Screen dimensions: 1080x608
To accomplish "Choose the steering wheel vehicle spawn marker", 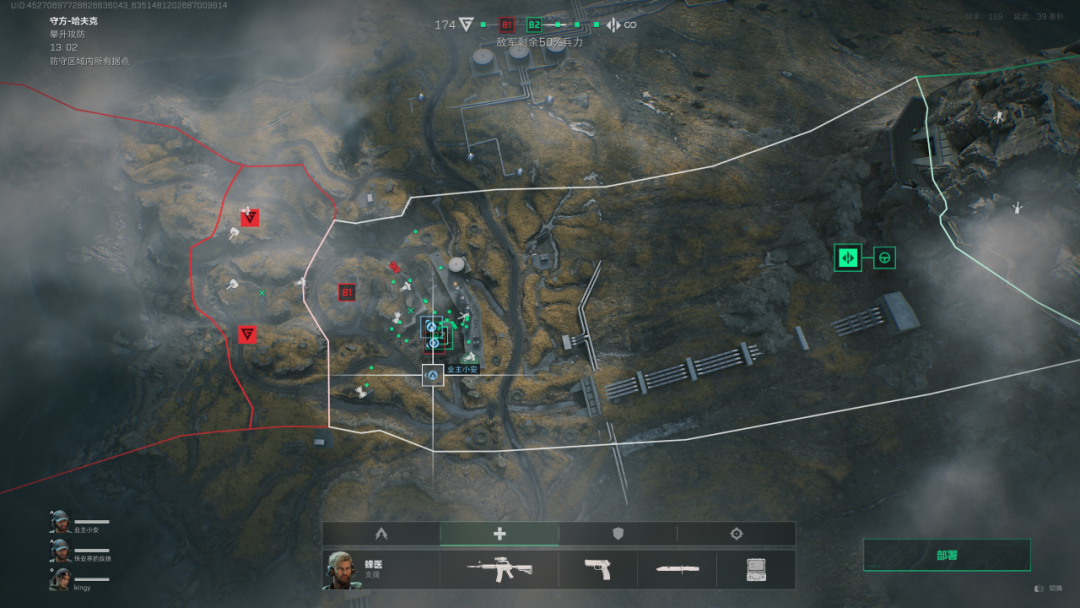I will pyautogui.click(x=884, y=258).
